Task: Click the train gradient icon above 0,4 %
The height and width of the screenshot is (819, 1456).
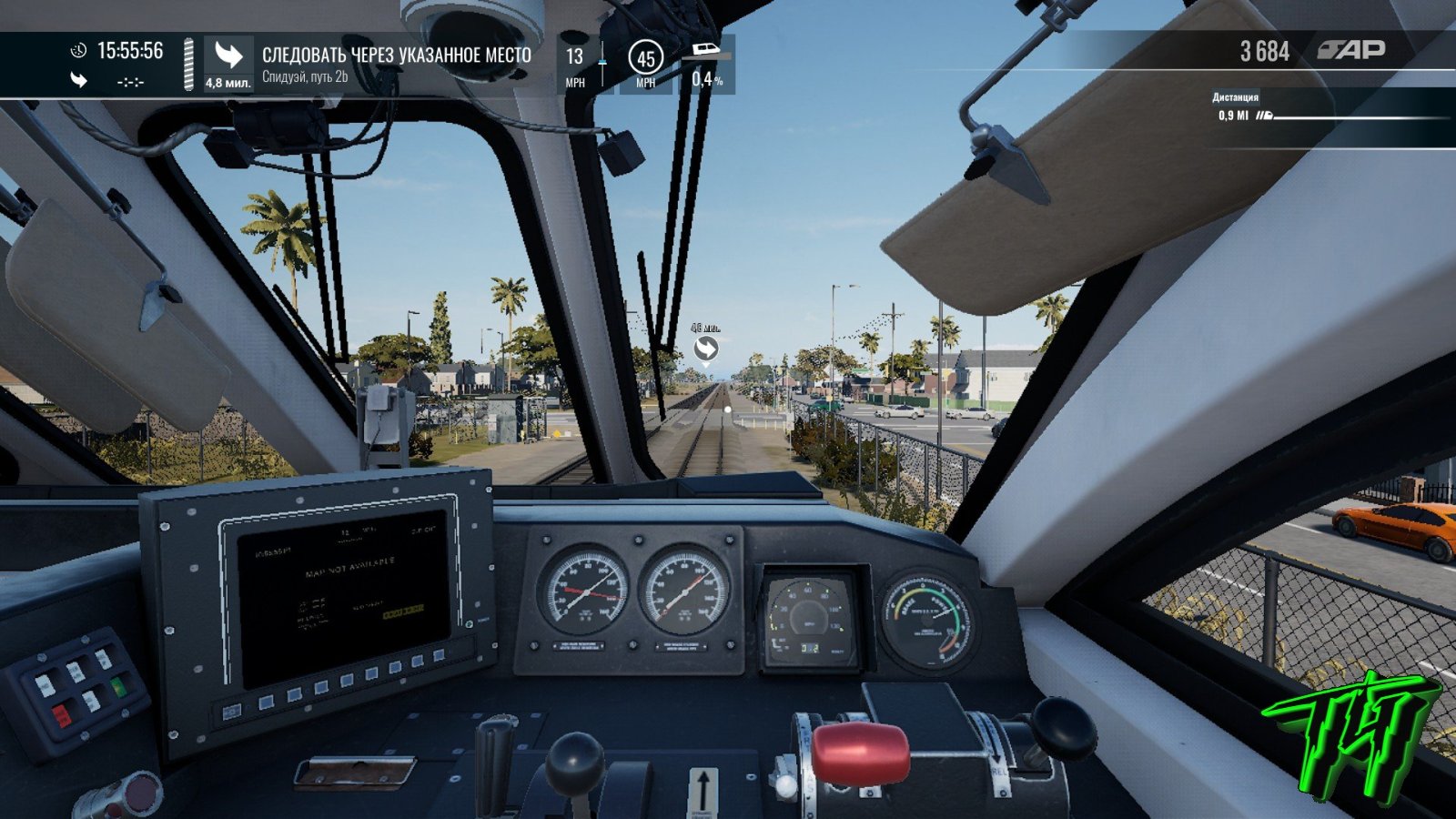Action: (707, 49)
